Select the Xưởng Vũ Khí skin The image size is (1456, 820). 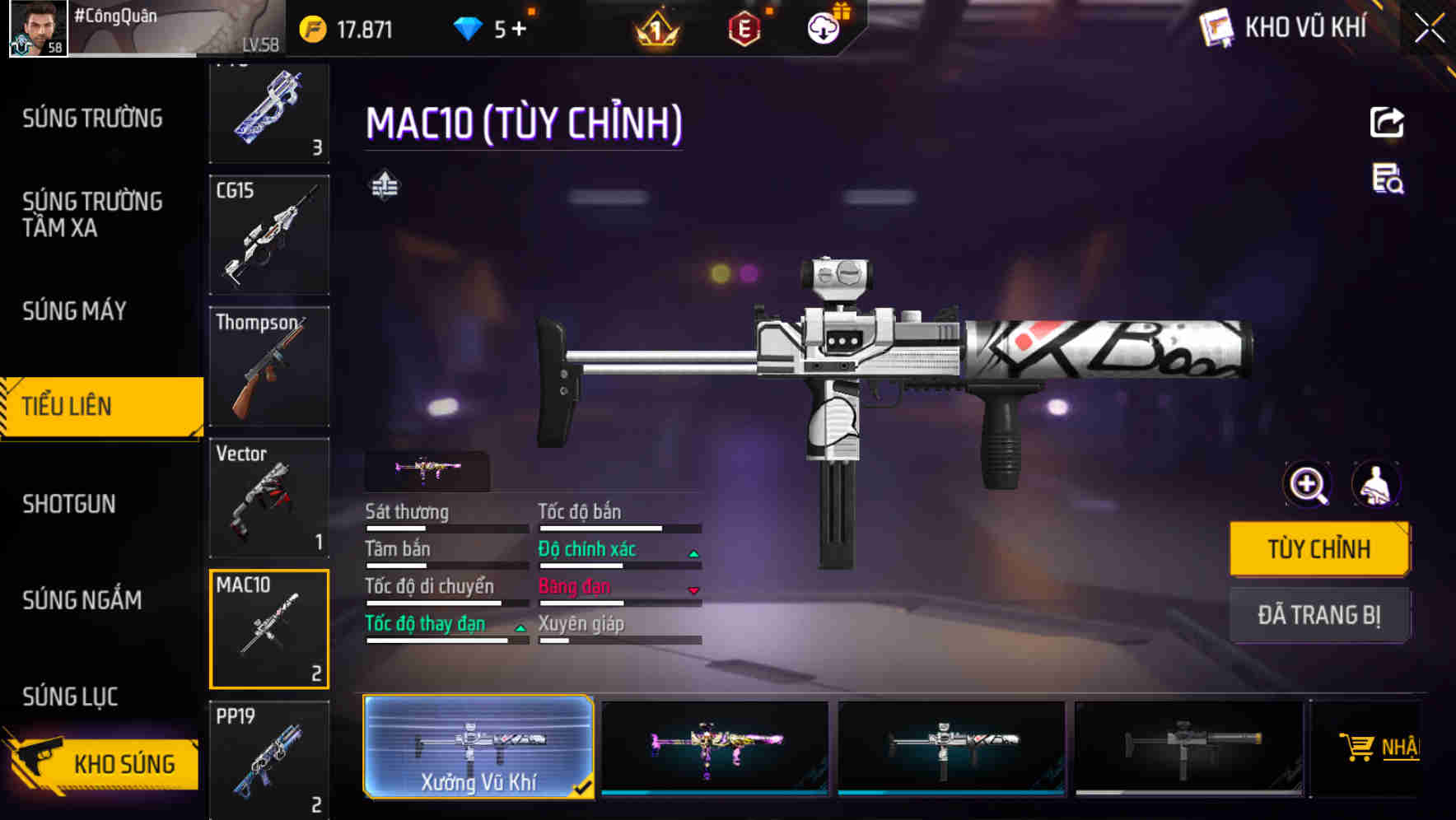coord(478,747)
